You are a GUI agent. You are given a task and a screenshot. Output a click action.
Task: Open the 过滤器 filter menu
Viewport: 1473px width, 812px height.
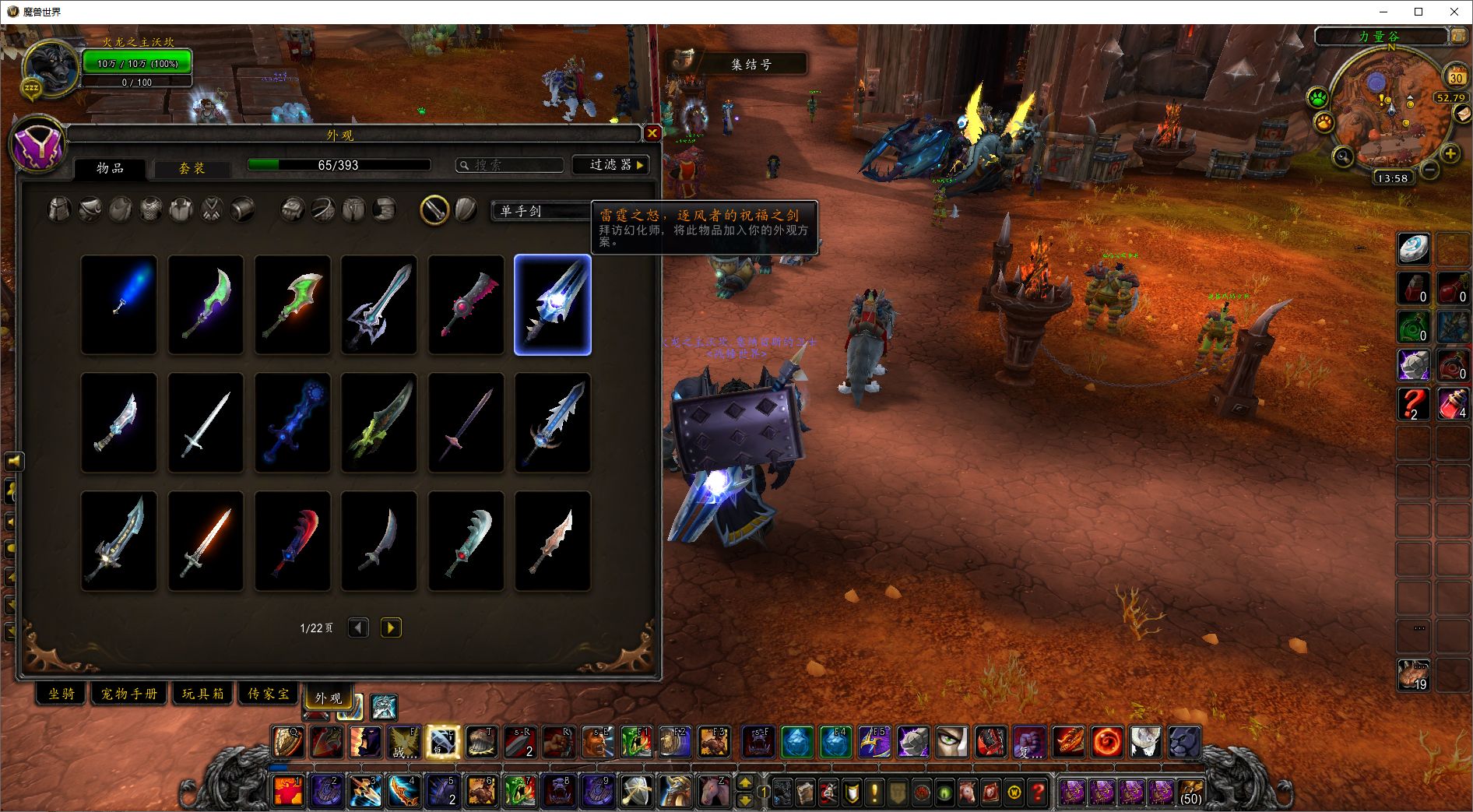tap(610, 165)
